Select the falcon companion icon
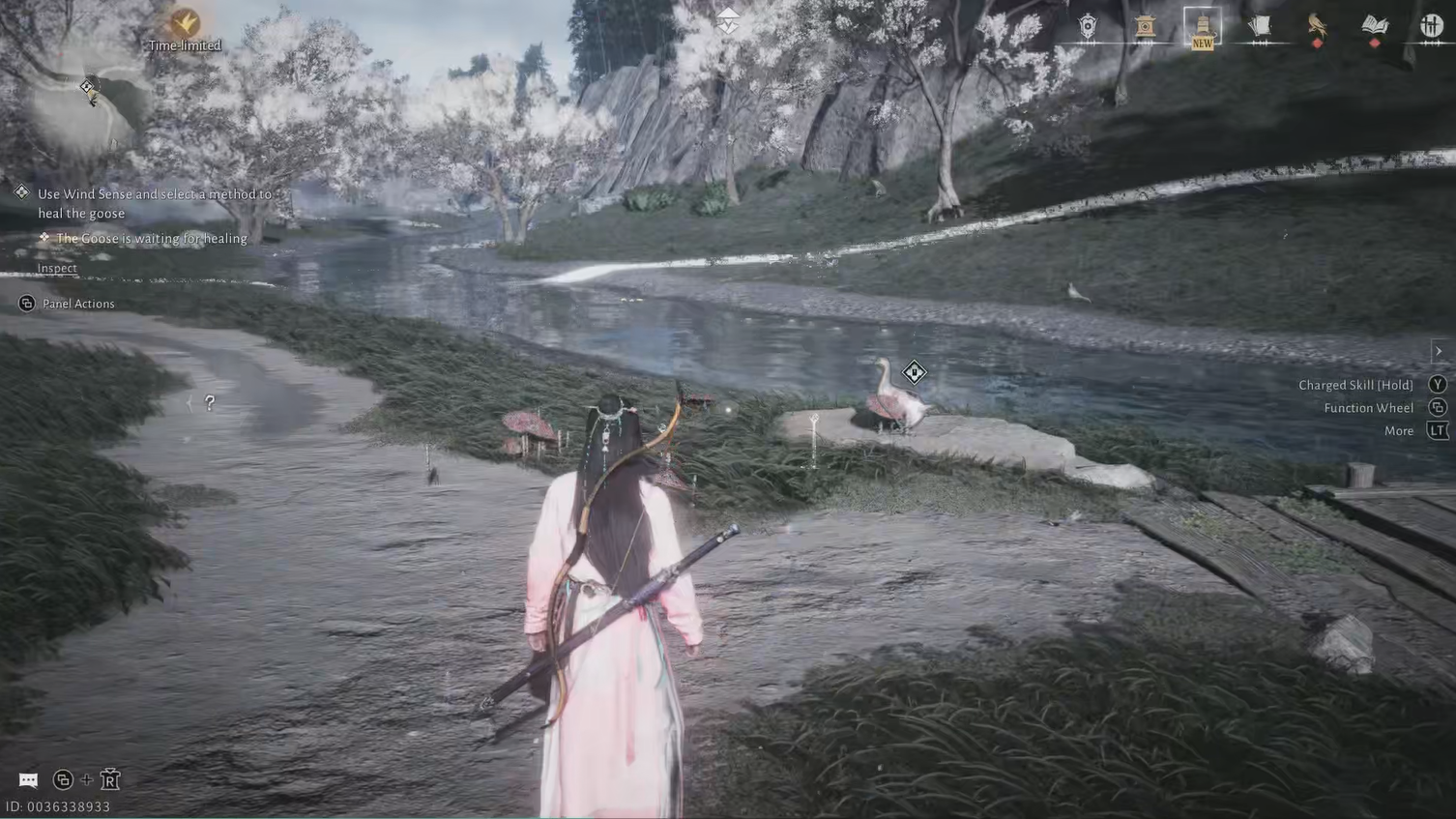Screen dimensions: 1456x819 [1317, 25]
